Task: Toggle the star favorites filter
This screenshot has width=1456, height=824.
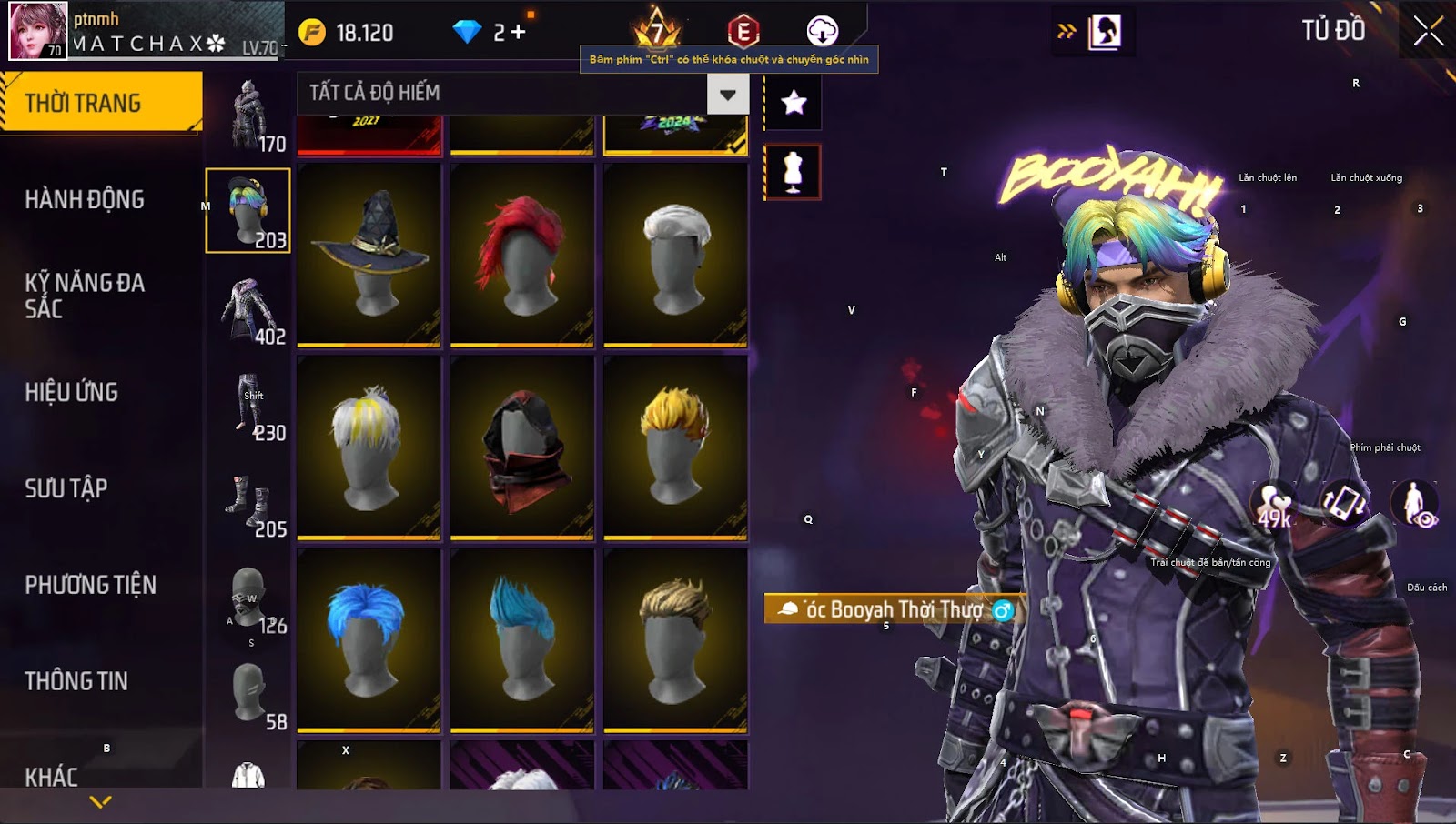Action: click(x=794, y=102)
